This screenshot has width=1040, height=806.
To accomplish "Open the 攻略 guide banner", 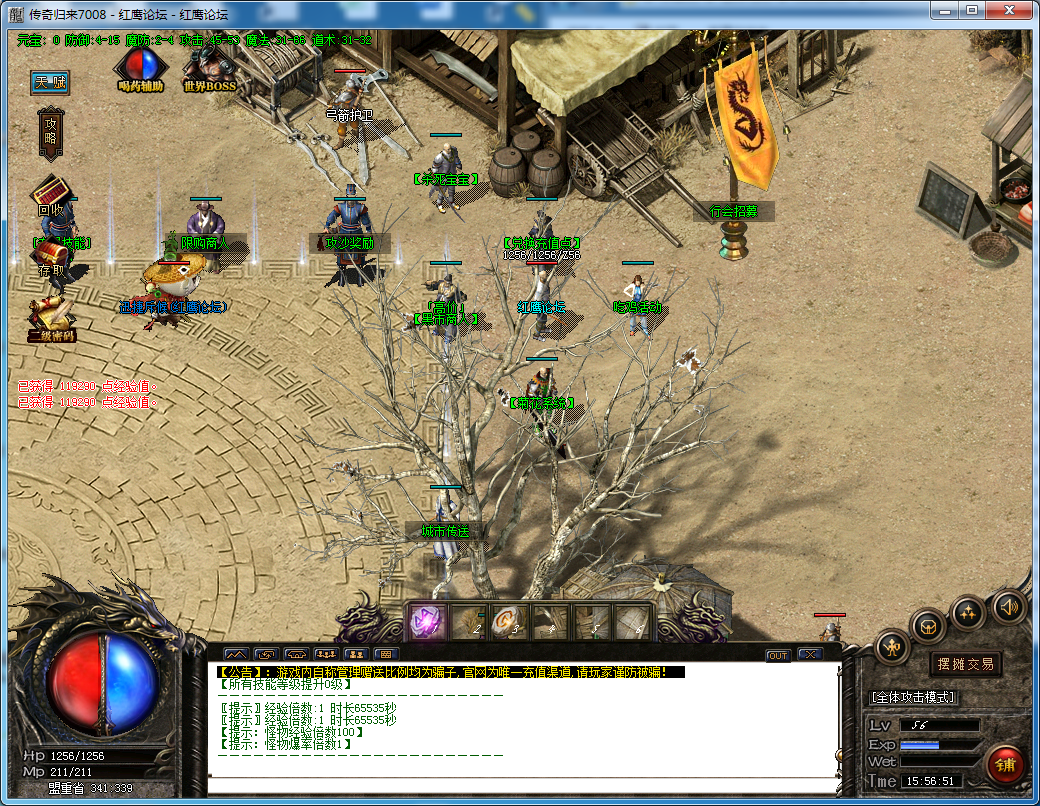I will [51, 131].
